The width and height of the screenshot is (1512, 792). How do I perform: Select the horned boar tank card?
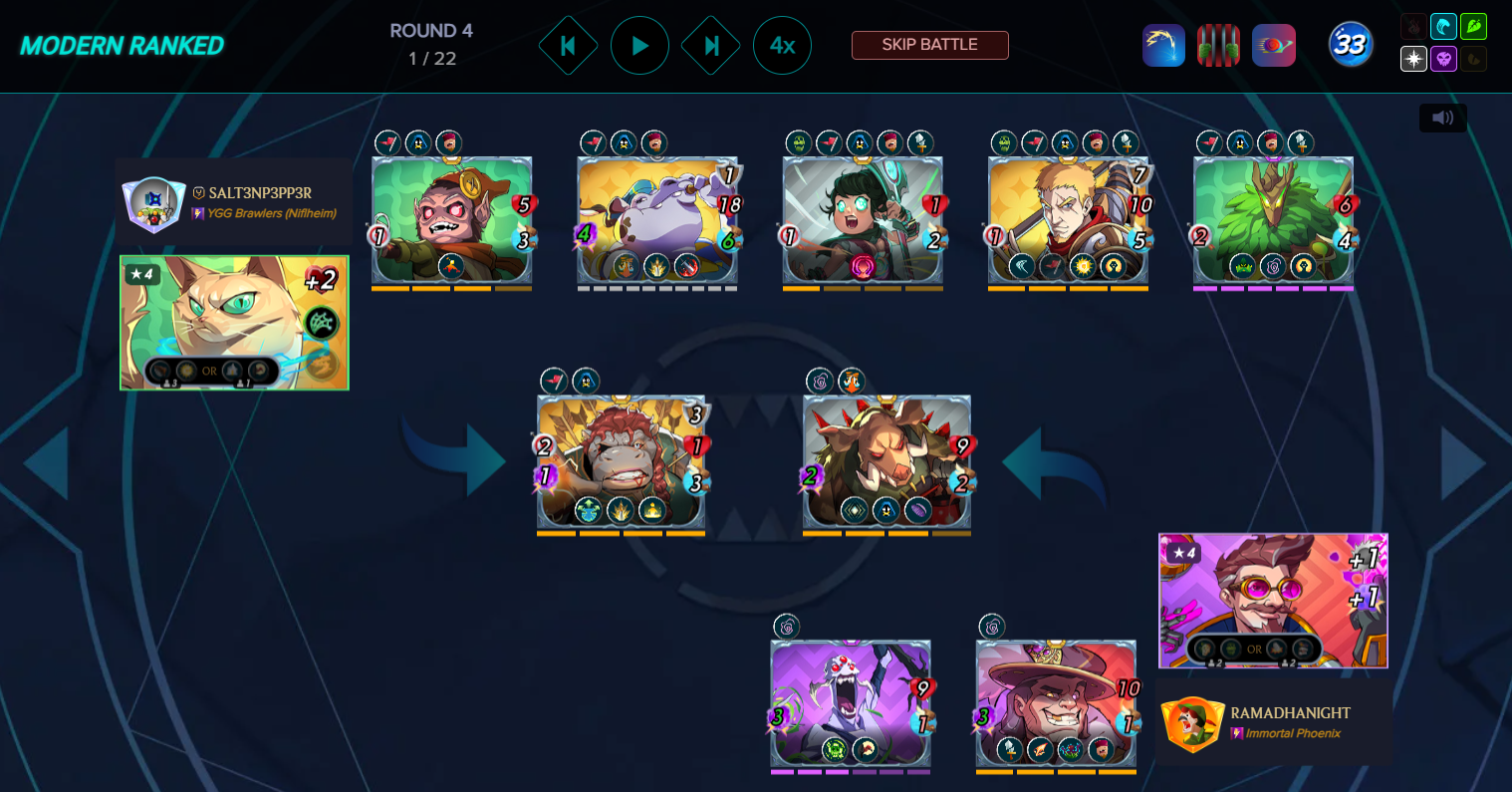click(886, 461)
